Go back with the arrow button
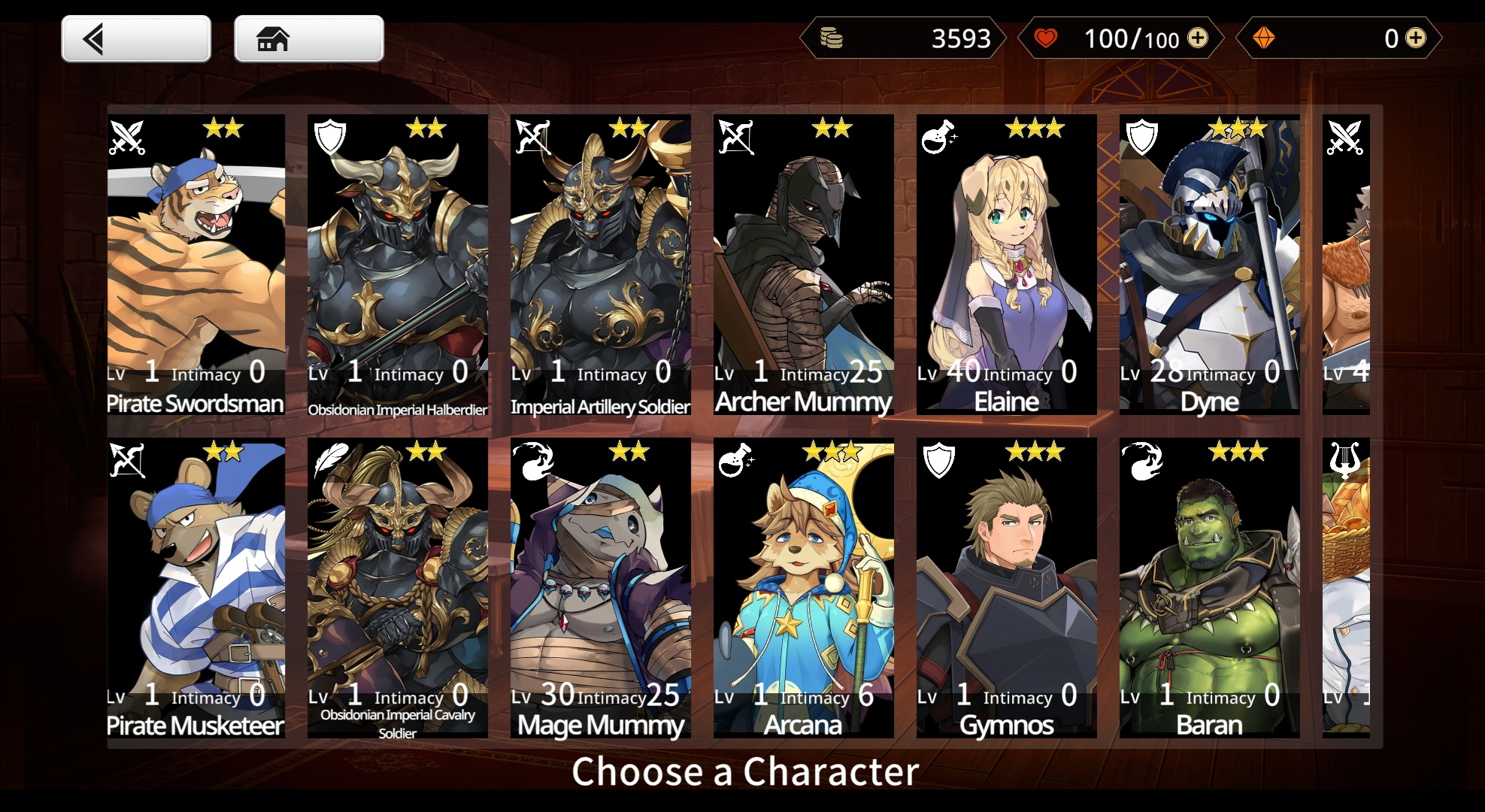The image size is (1485, 812). tap(136, 39)
